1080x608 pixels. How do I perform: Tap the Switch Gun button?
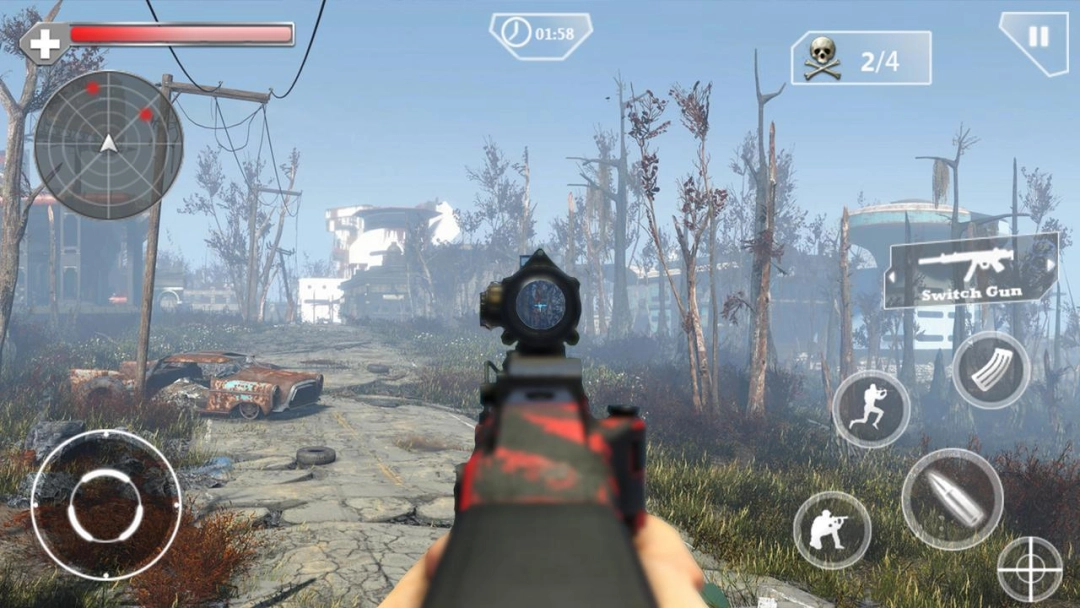tap(970, 270)
